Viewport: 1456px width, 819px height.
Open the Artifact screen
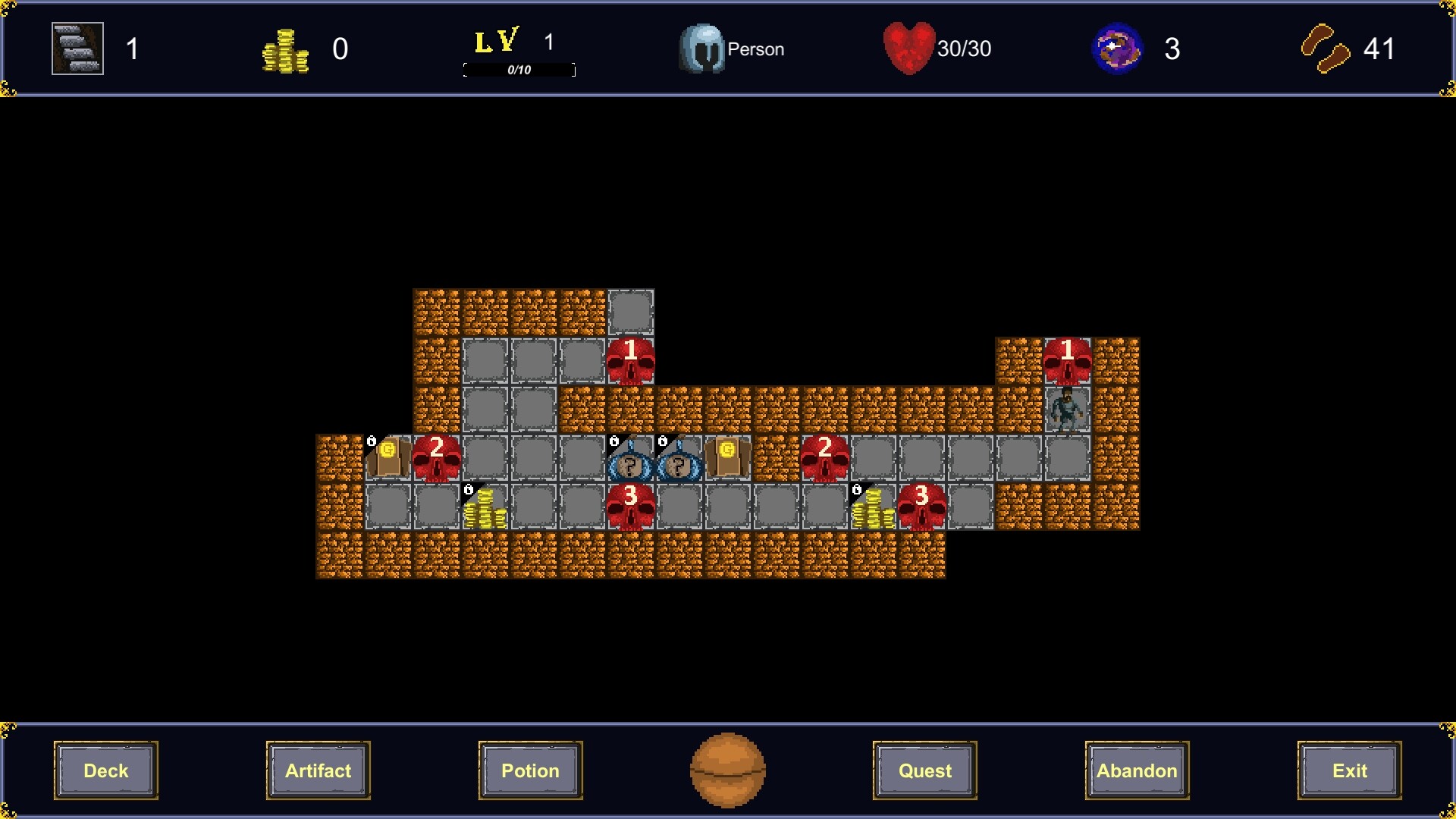coord(318,770)
